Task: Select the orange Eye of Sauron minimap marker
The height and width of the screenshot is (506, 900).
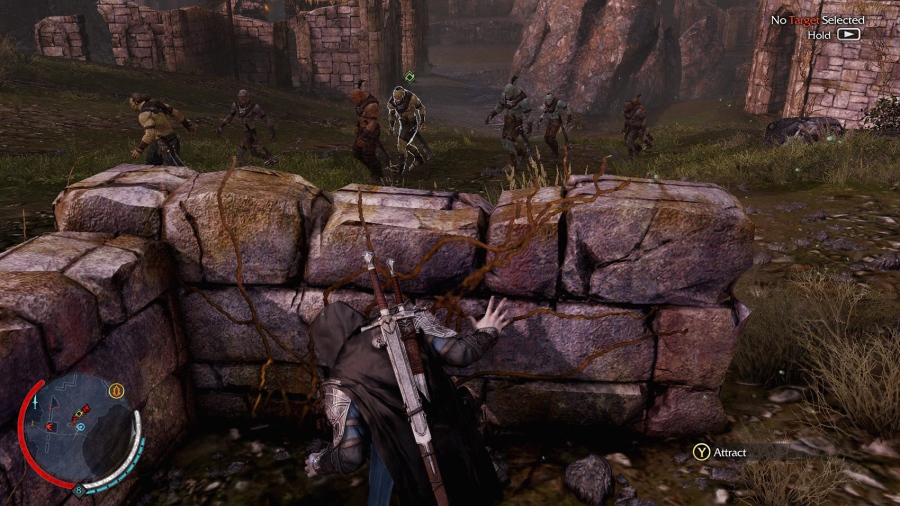Action: point(116,390)
